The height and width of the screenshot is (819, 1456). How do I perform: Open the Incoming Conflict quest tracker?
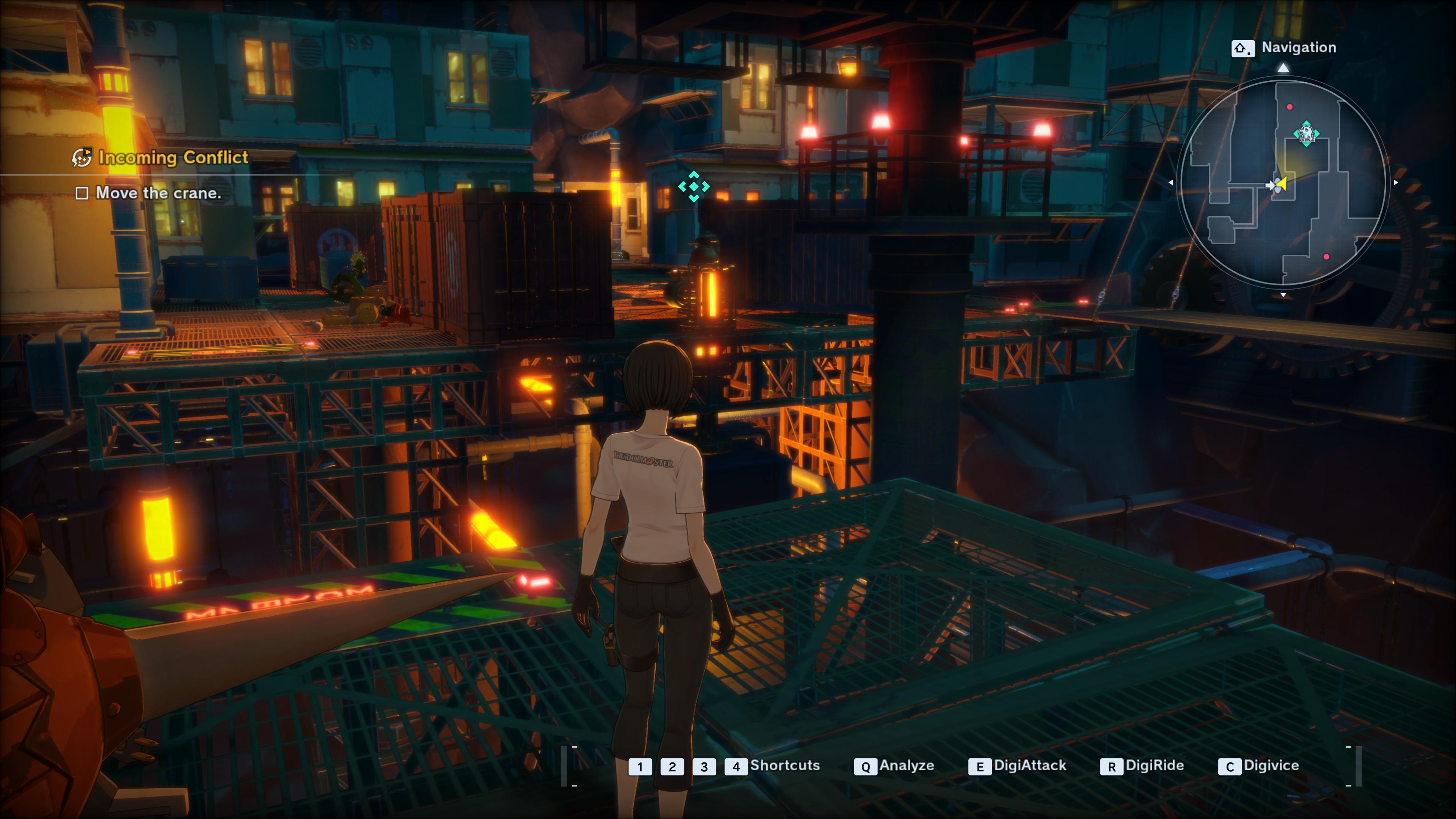click(x=173, y=157)
